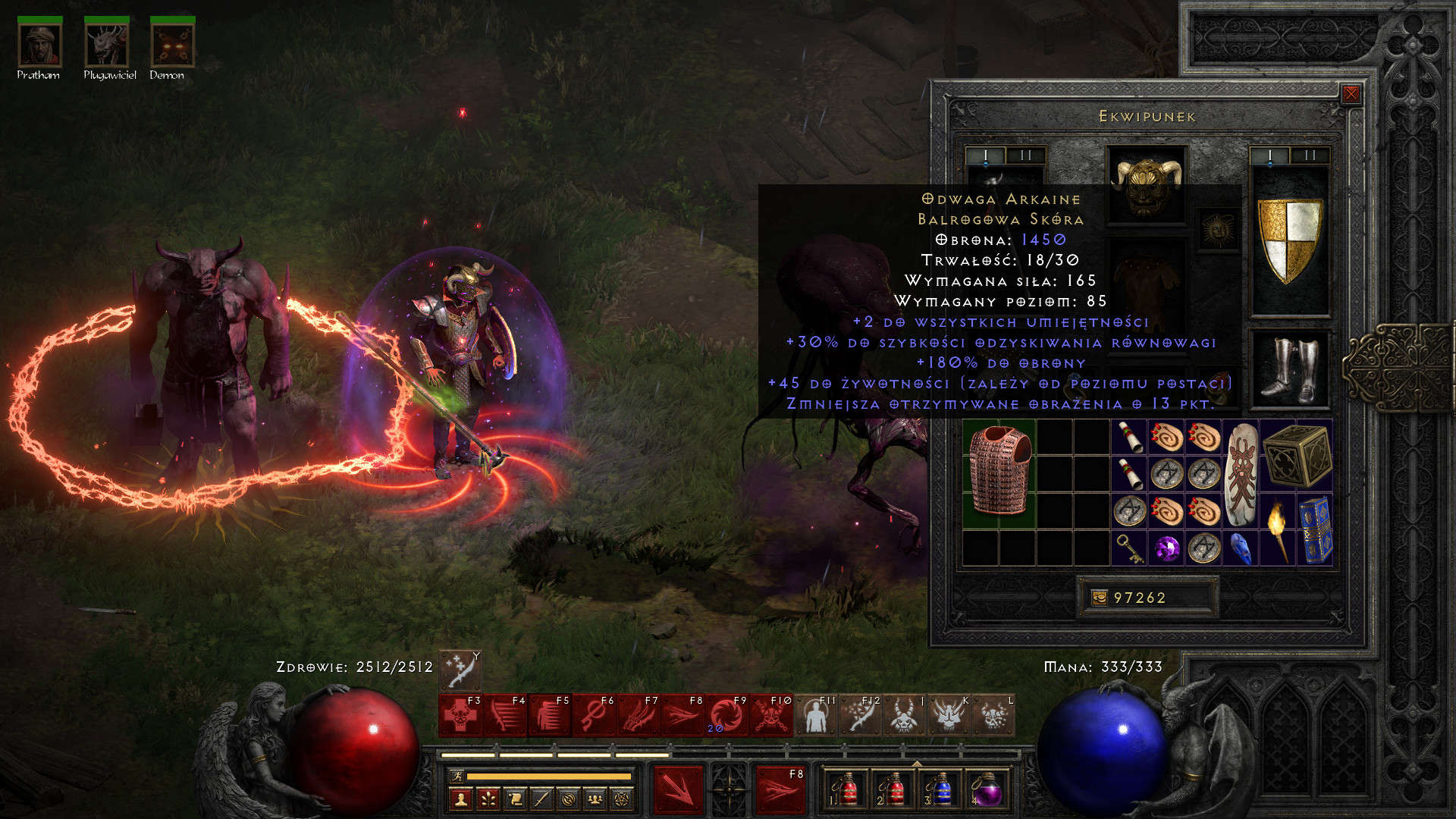
Task: Select the purple amethyst gem
Action: tap(1166, 548)
